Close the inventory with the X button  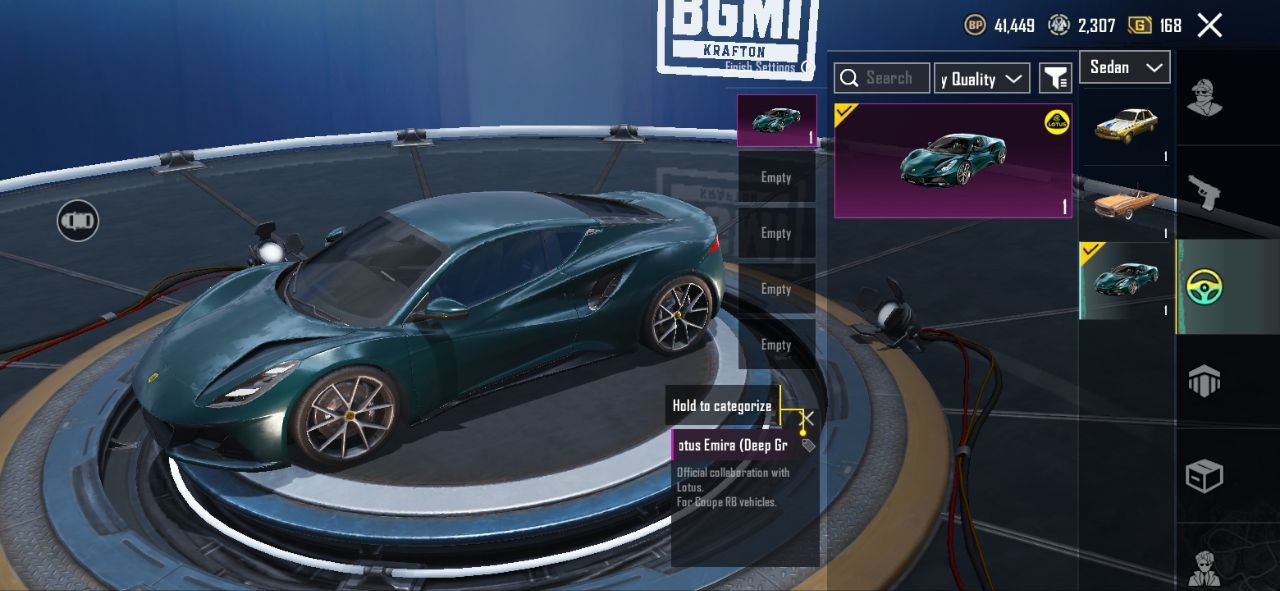(1210, 26)
